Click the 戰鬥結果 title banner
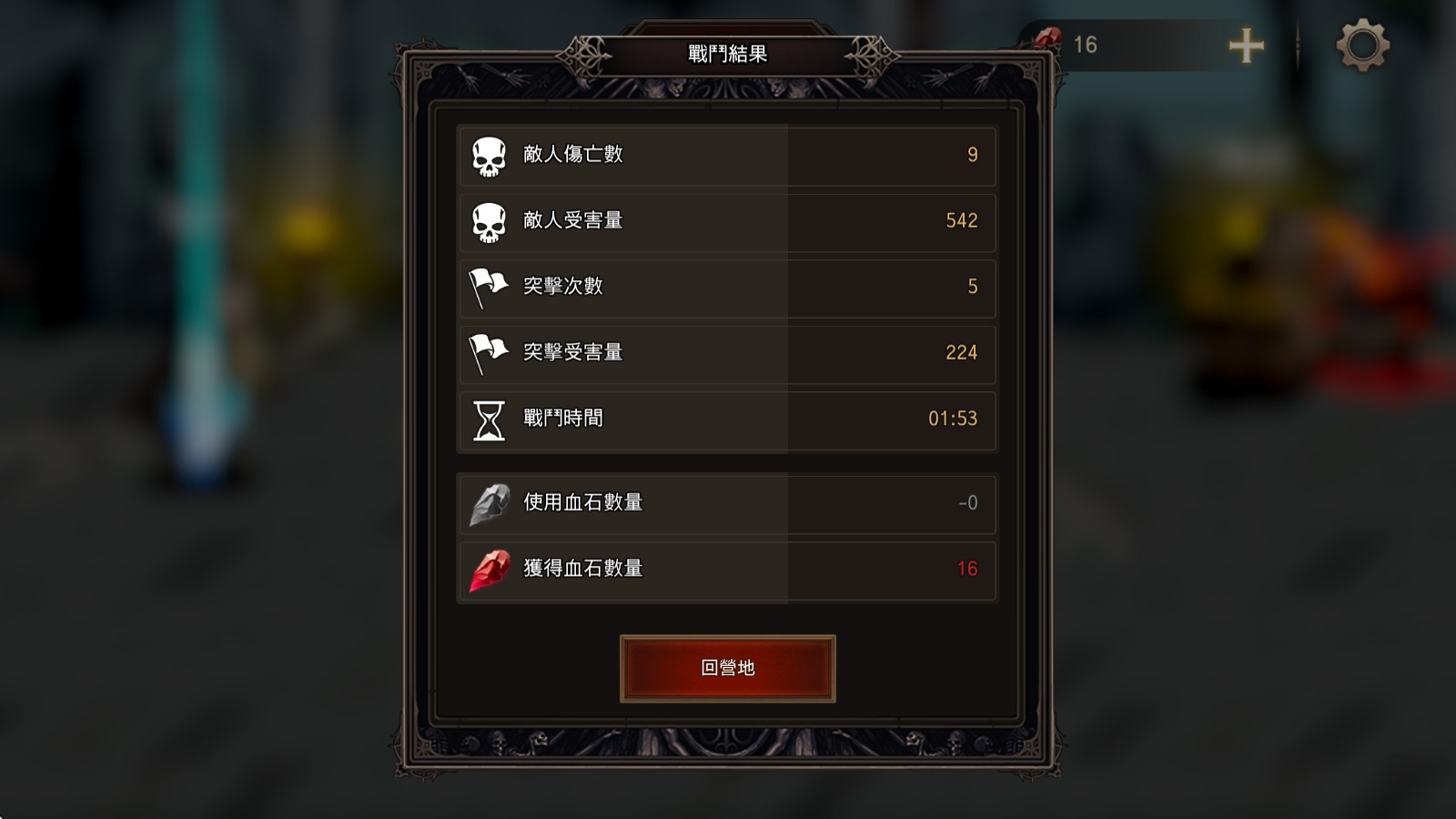The height and width of the screenshot is (819, 1456). coord(727,52)
